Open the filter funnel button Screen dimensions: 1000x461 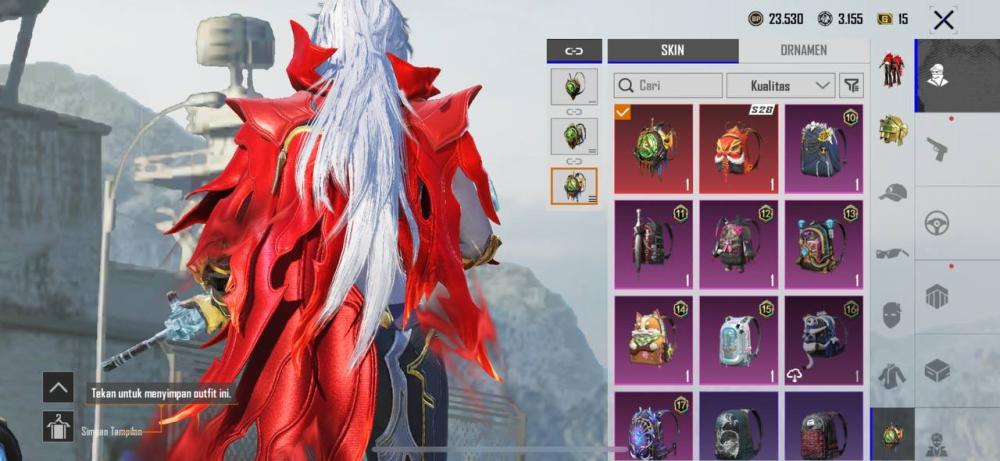[x=851, y=86]
